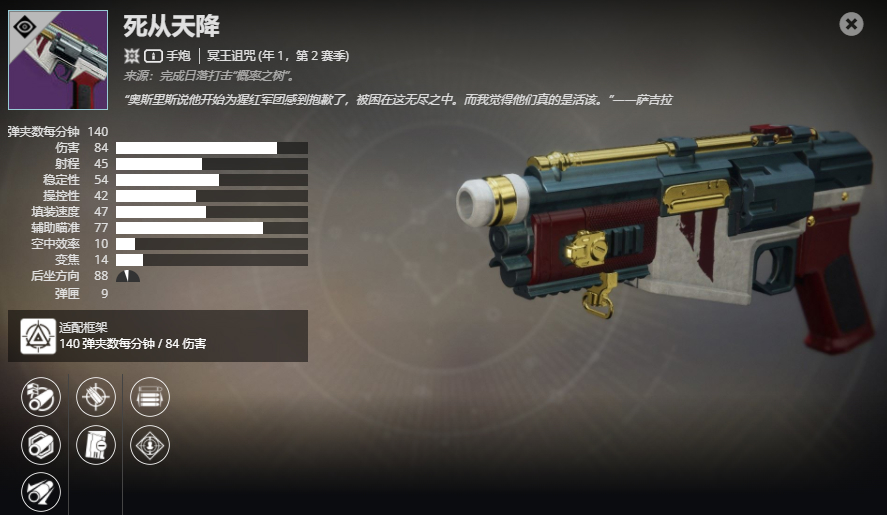Pick the barrel perk with arrow streaks
Image resolution: width=887 pixels, height=515 pixels.
click(x=41, y=492)
